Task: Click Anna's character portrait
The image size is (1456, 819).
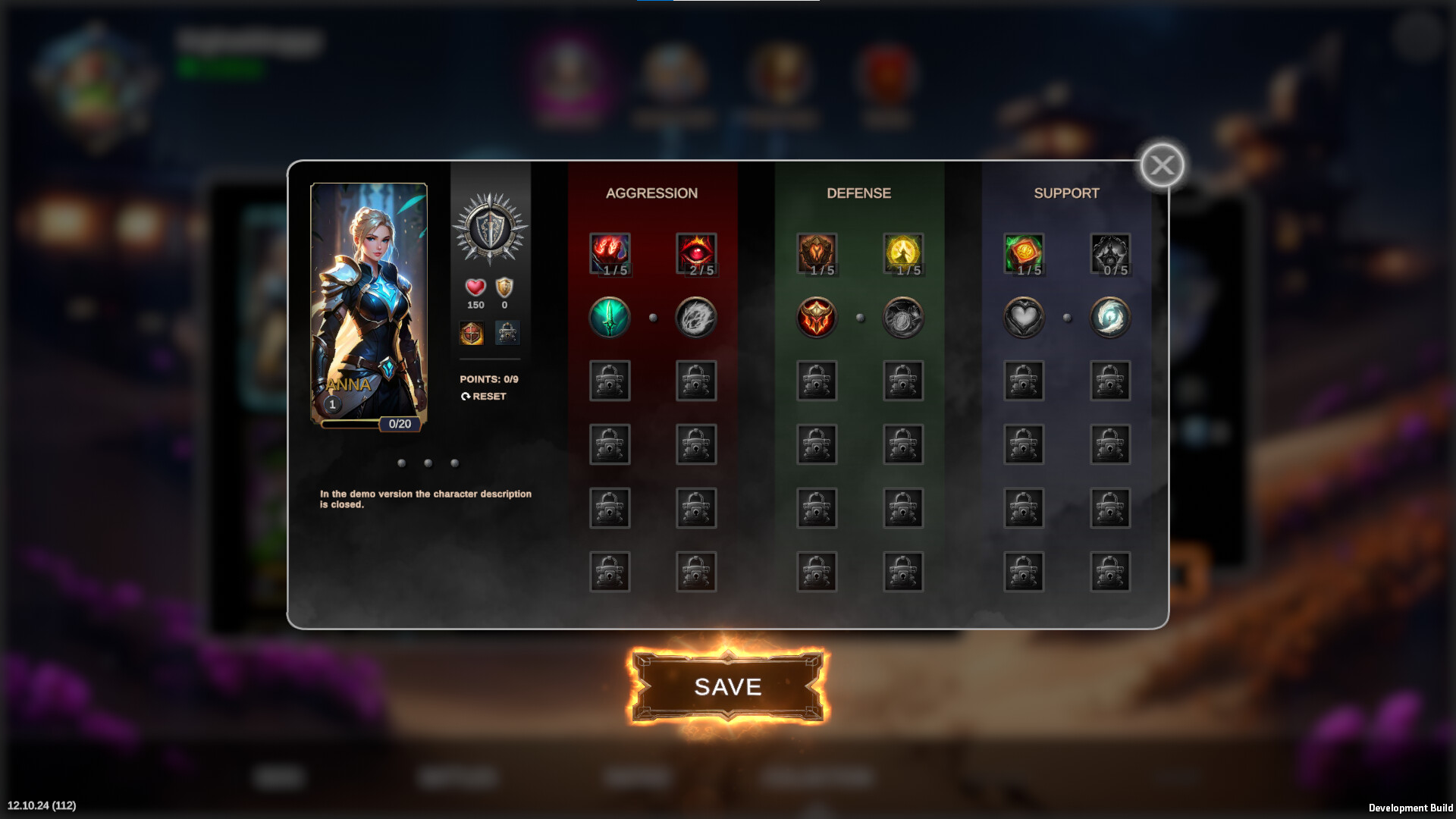Action: [369, 301]
